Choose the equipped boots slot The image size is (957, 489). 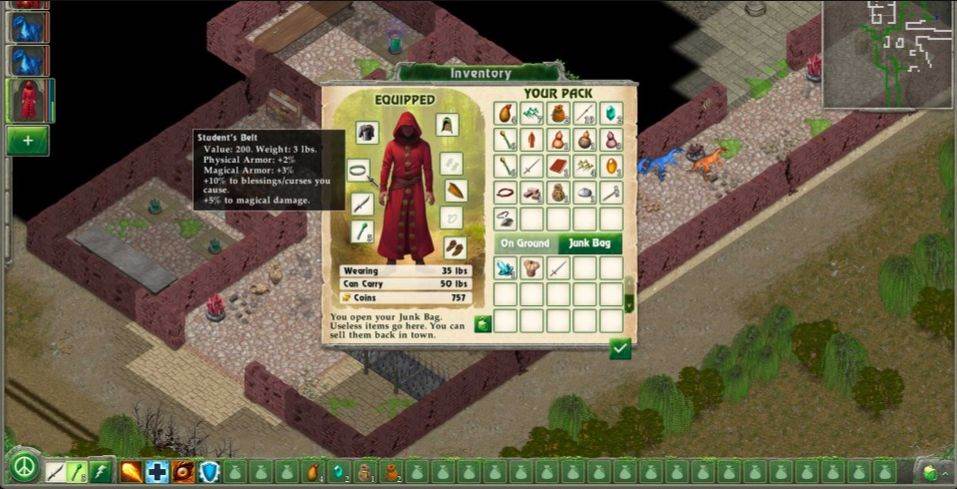(454, 247)
